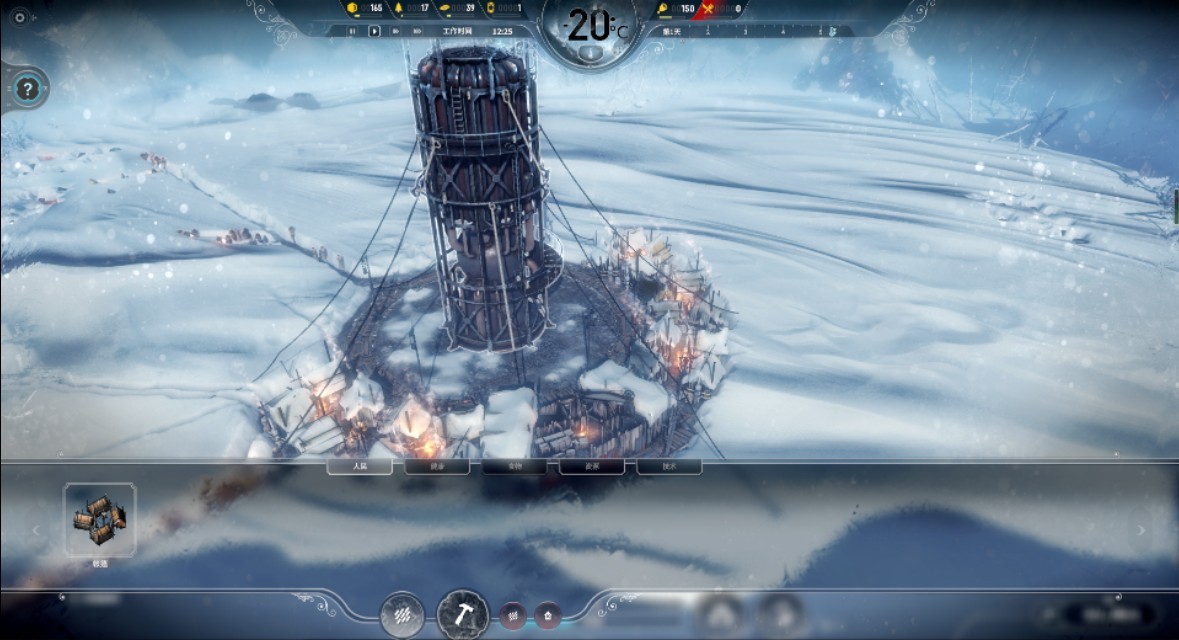1179x640 pixels.
Task: Switch to the 食物 building category tab
Action: [x=514, y=467]
